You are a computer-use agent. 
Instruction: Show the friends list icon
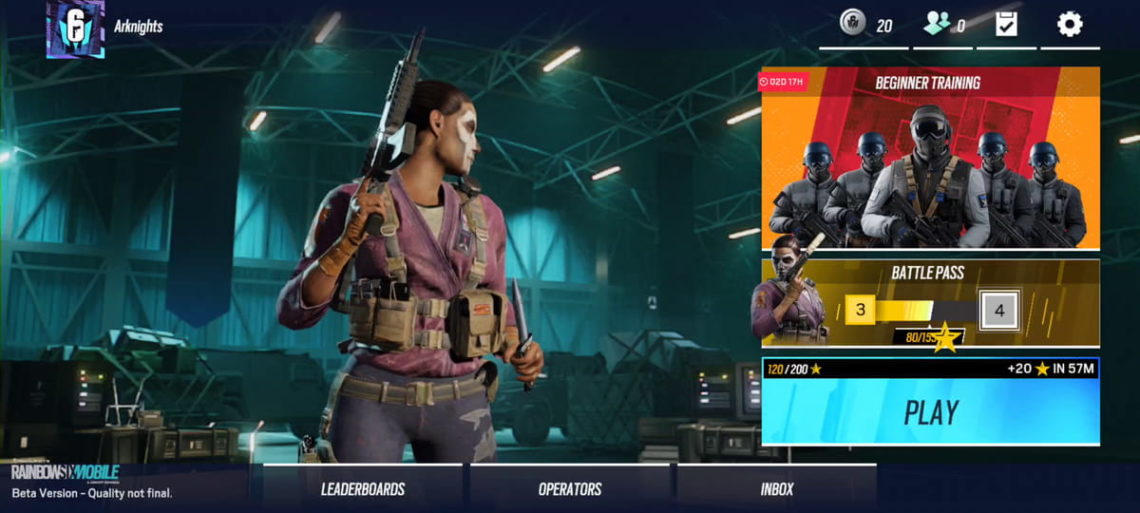[x=936, y=24]
